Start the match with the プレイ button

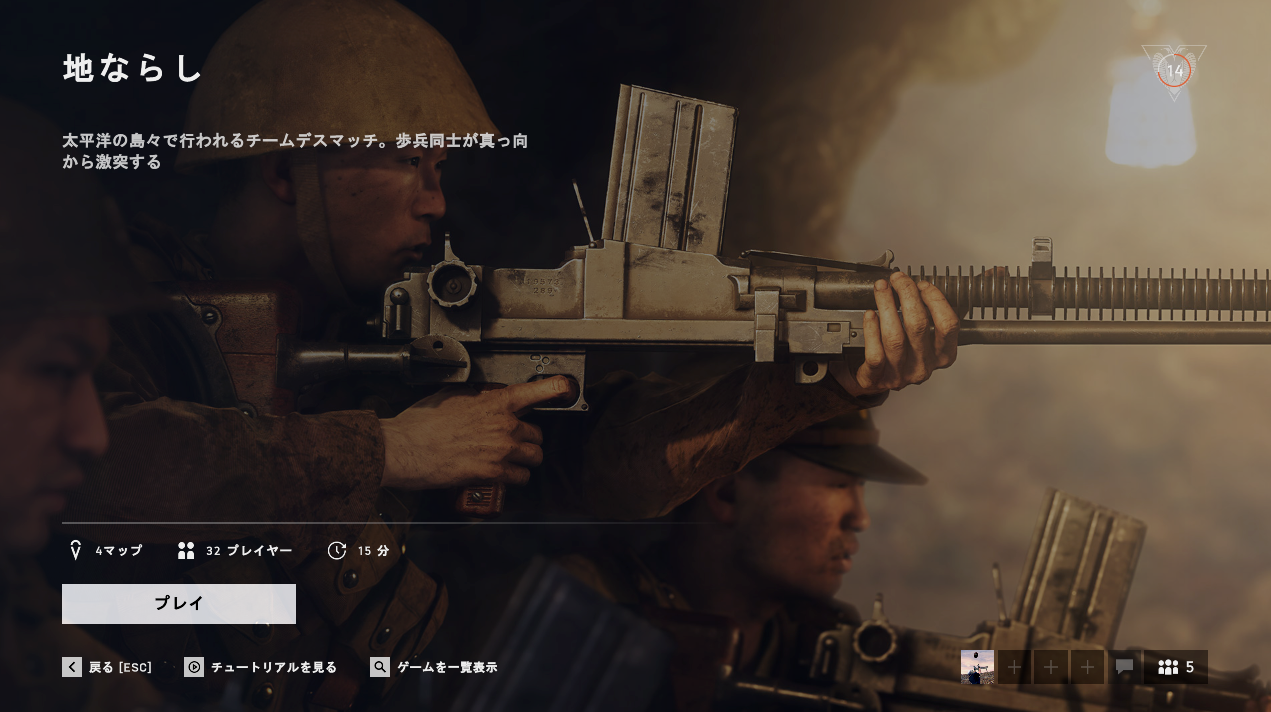(x=179, y=604)
